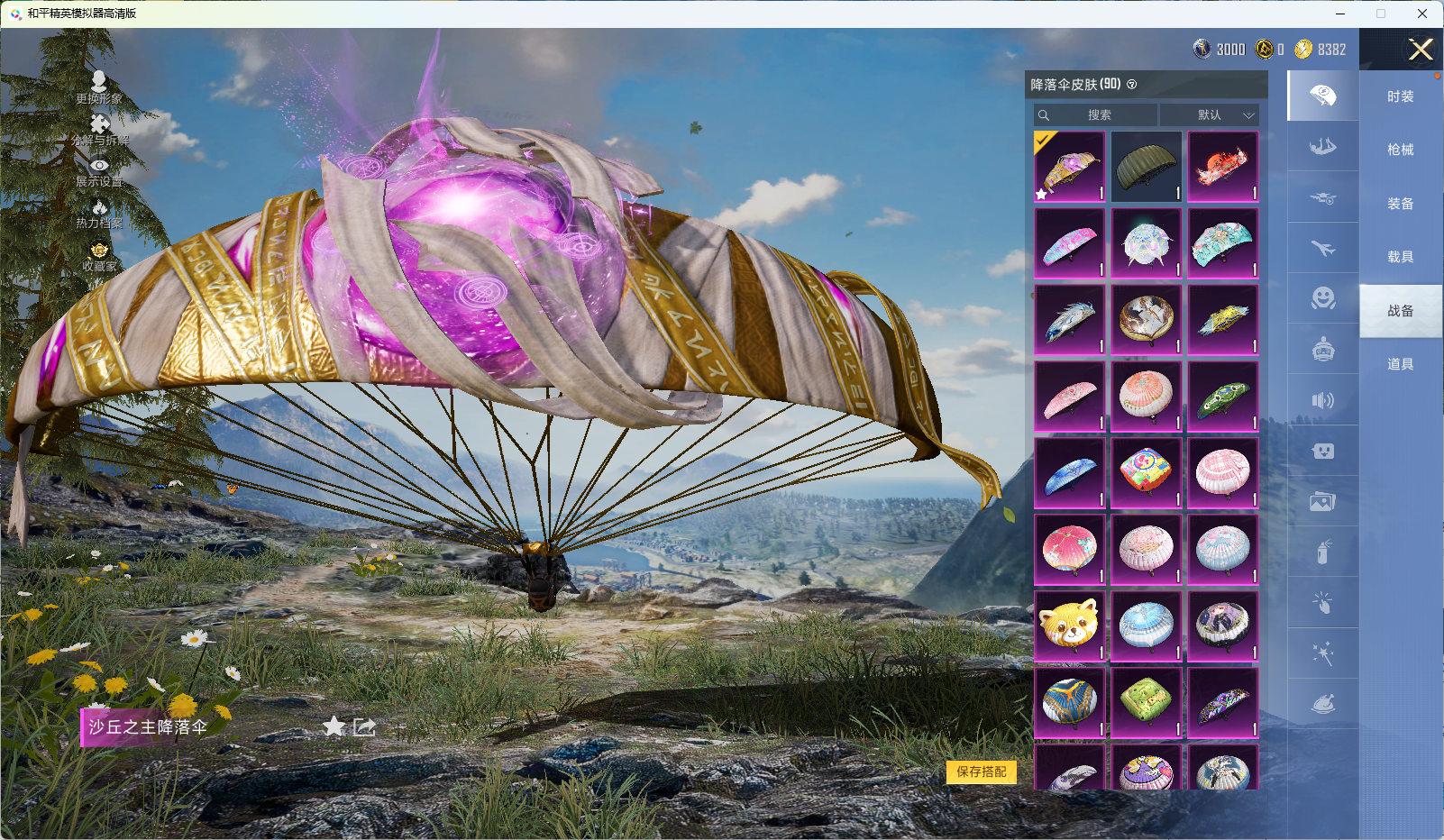1444x840 pixels.
Task: Share the 沙丘之主降落伞 skin
Action: tap(364, 726)
